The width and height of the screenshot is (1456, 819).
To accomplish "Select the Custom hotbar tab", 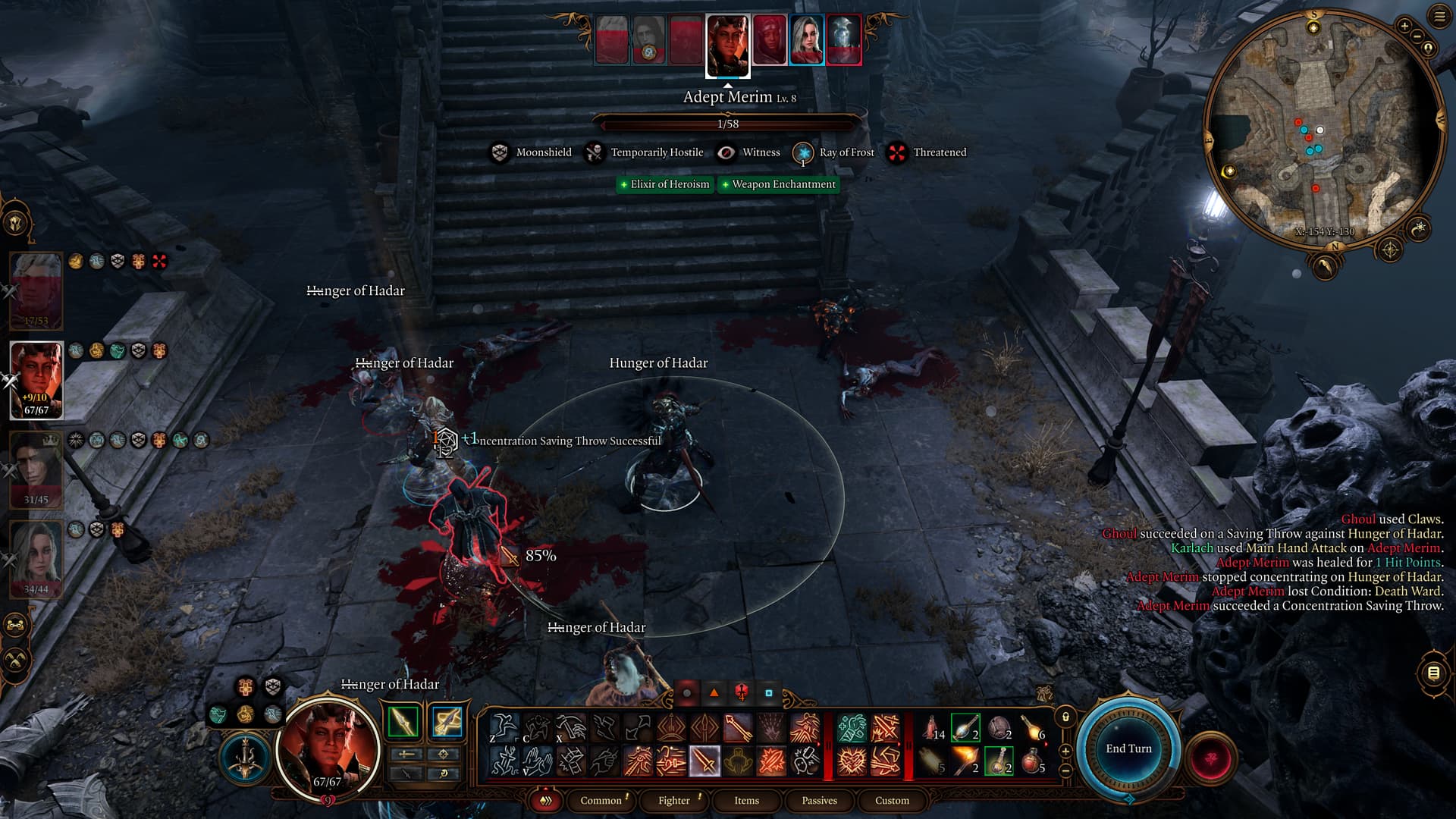I will click(x=892, y=800).
